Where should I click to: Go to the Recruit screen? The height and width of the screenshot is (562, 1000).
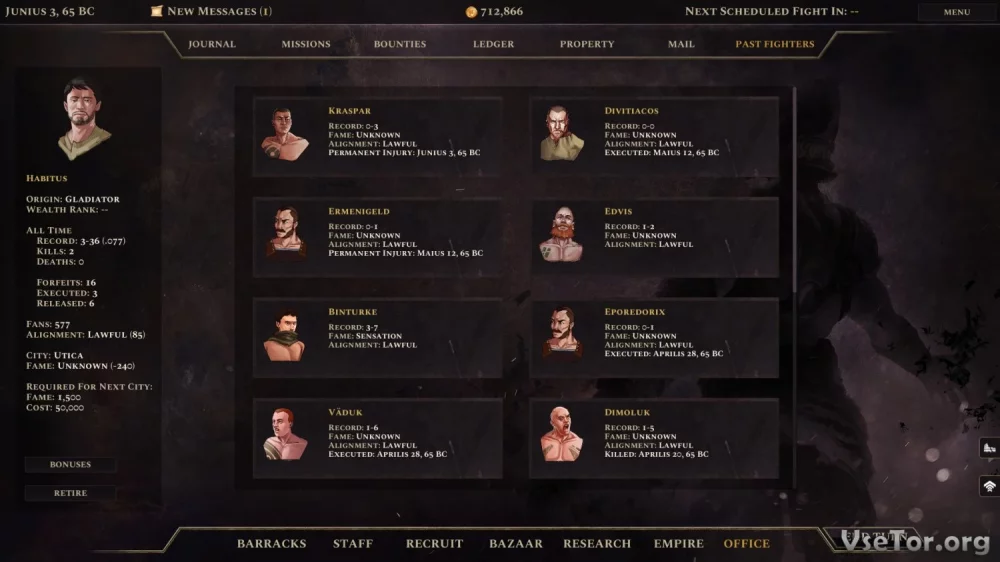[434, 544]
